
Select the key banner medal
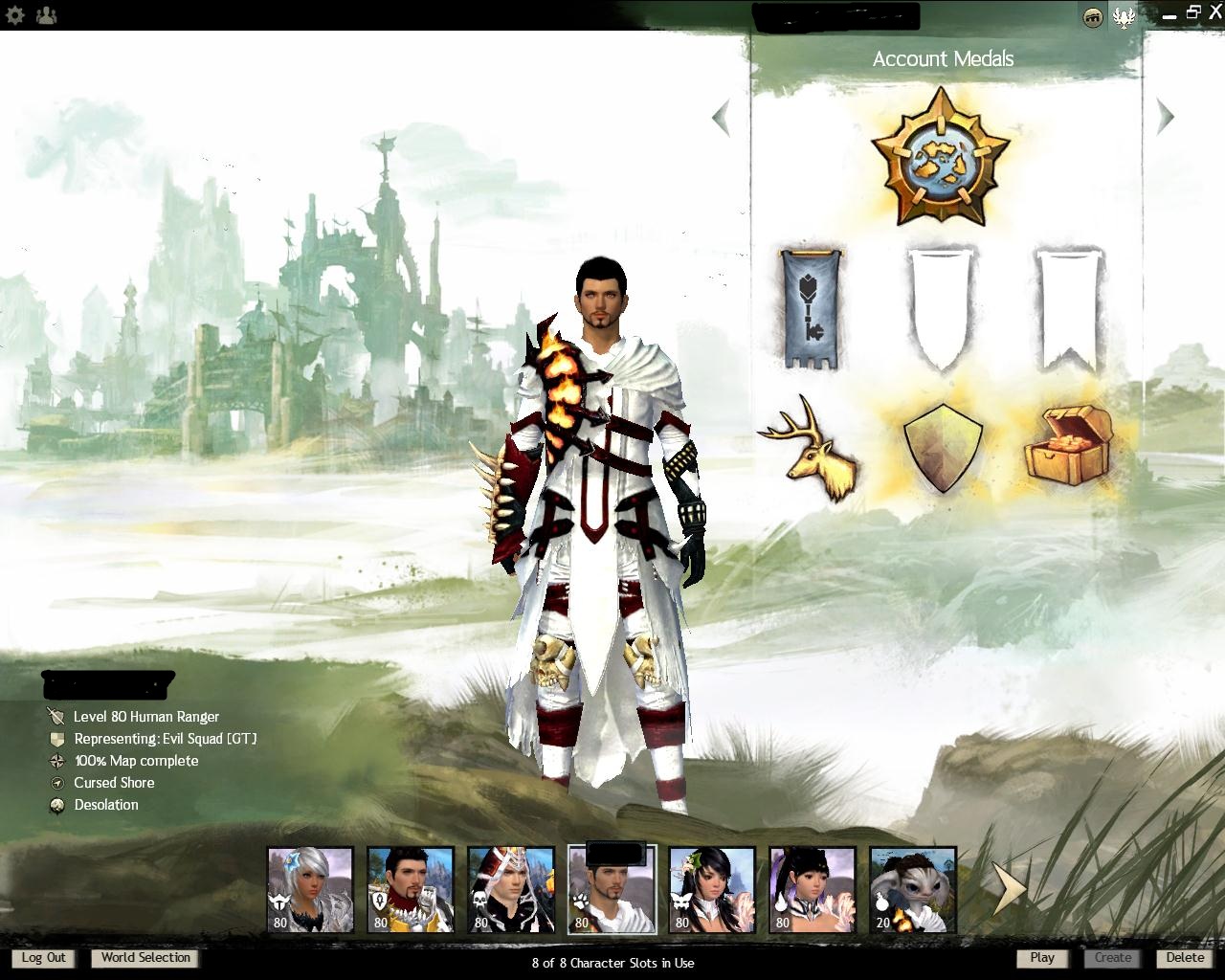(x=812, y=309)
